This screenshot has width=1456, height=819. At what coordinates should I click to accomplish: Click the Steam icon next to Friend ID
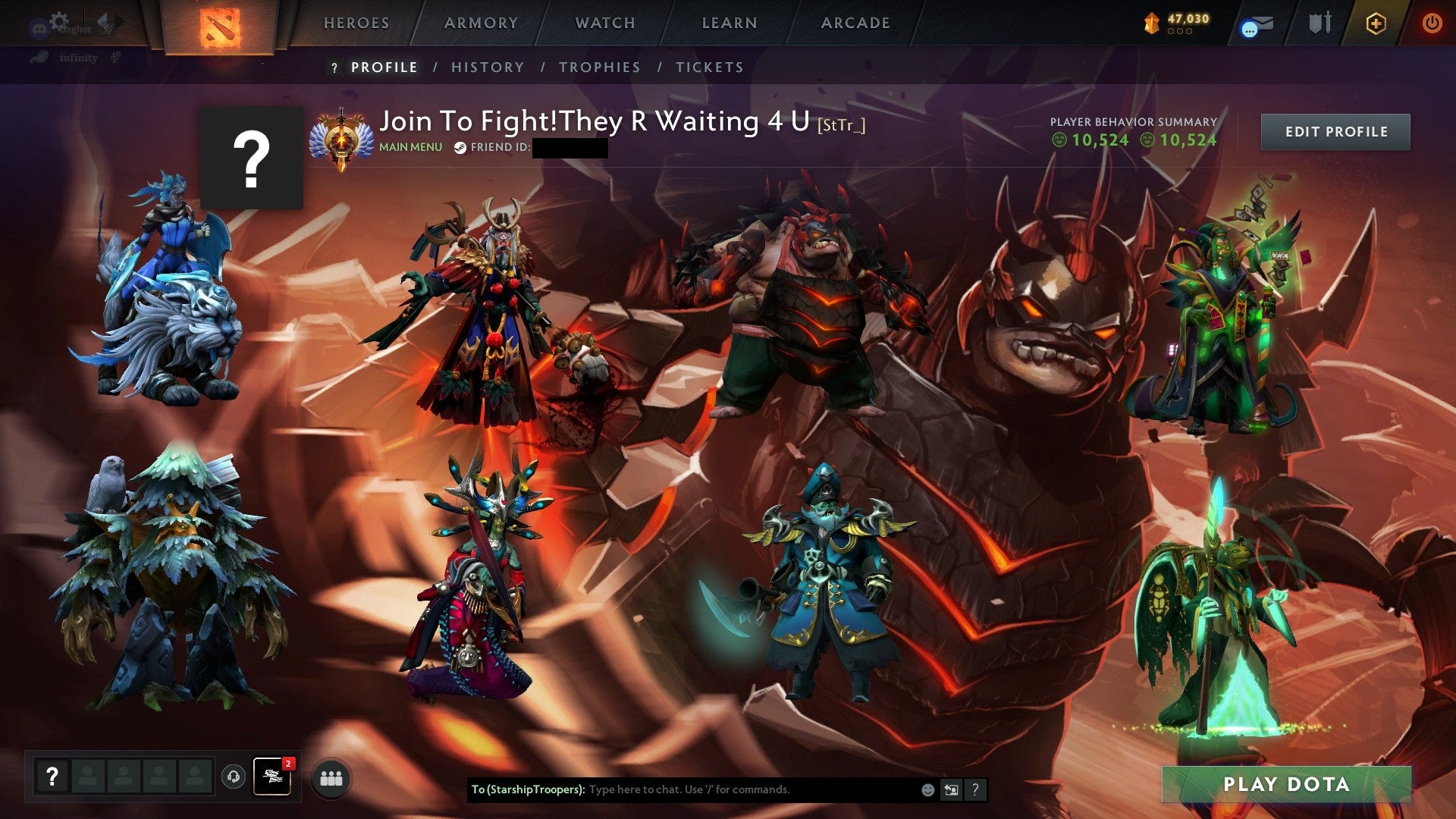[x=459, y=147]
